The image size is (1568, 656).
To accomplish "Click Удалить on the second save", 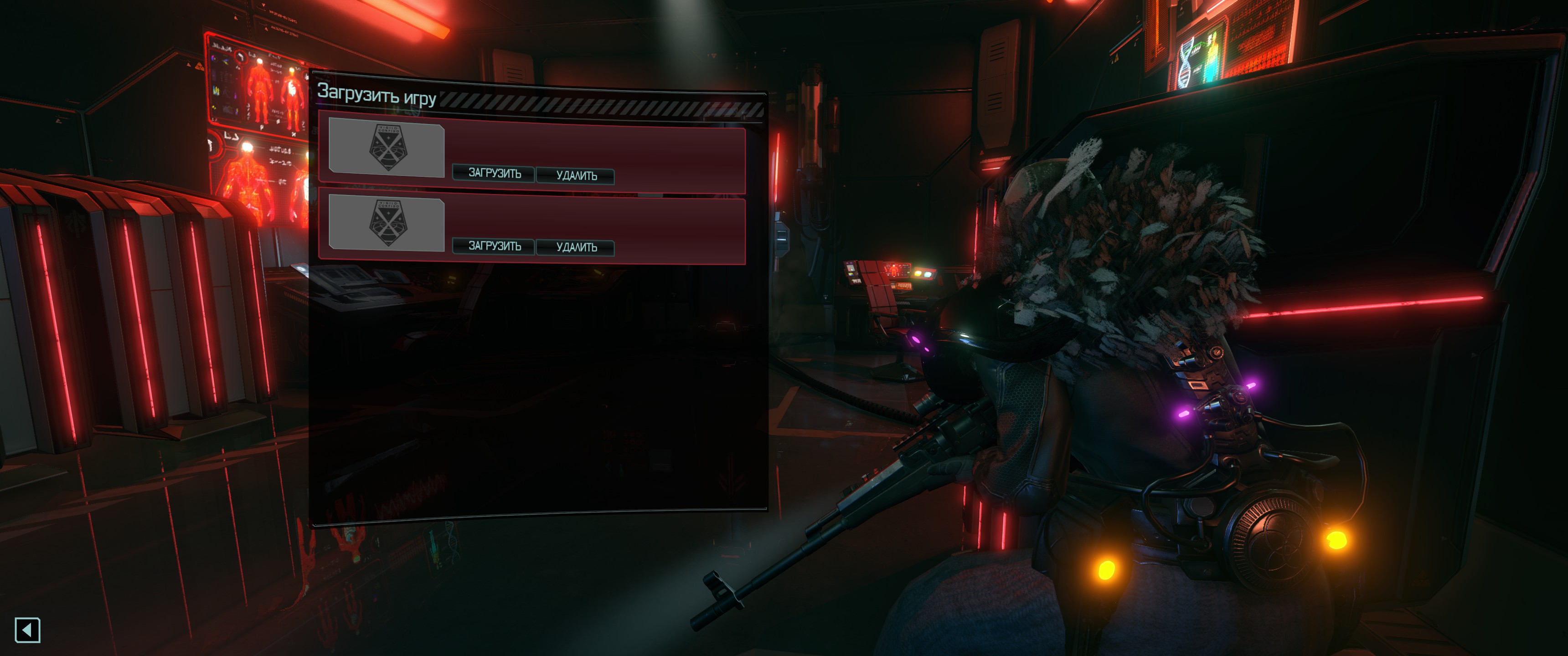I will (576, 247).
